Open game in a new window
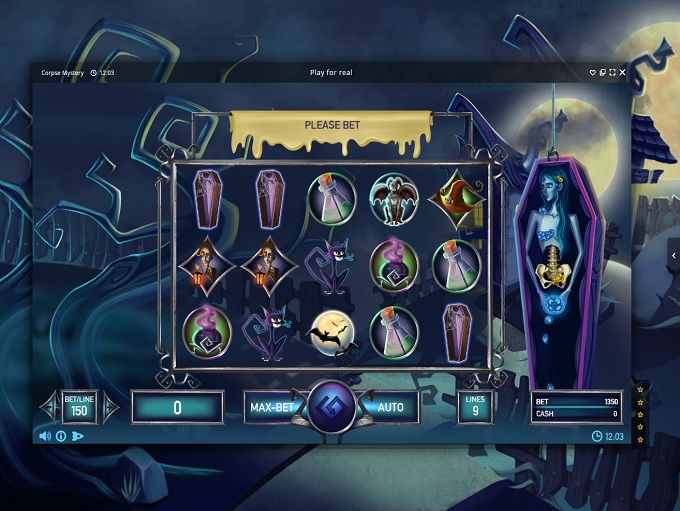Image resolution: width=680 pixels, height=511 pixels. 603,72
